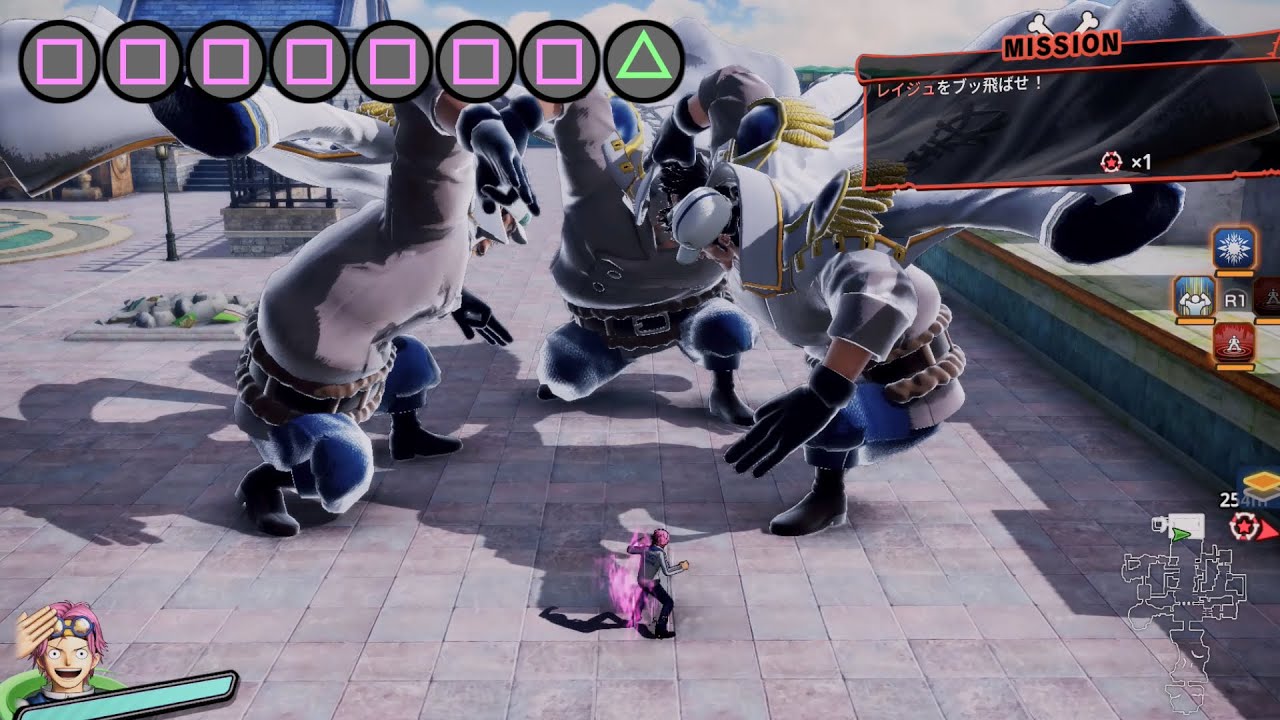Click the flexing muscle power-up skill icon
The image size is (1280, 720).
[1196, 299]
